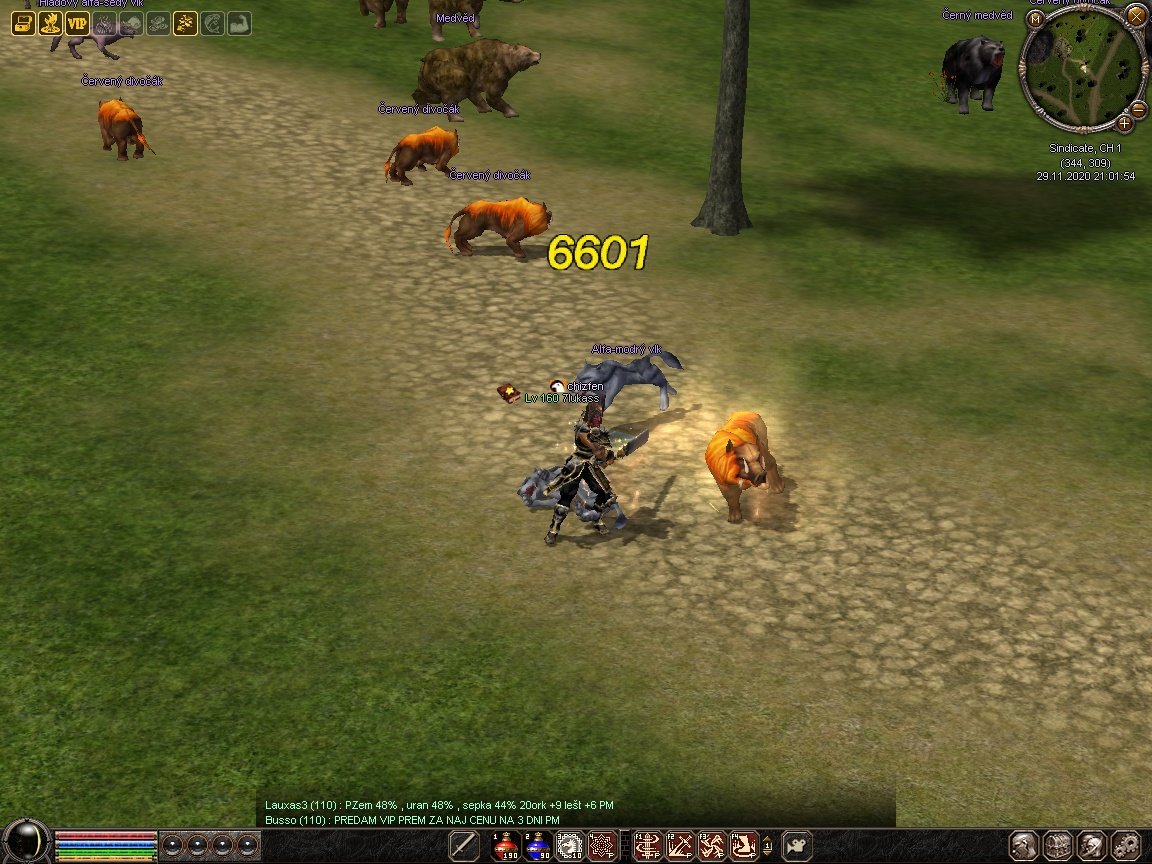1152x864 pixels.
Task: Click the treasure chest bonus icon
Action: pos(23,23)
